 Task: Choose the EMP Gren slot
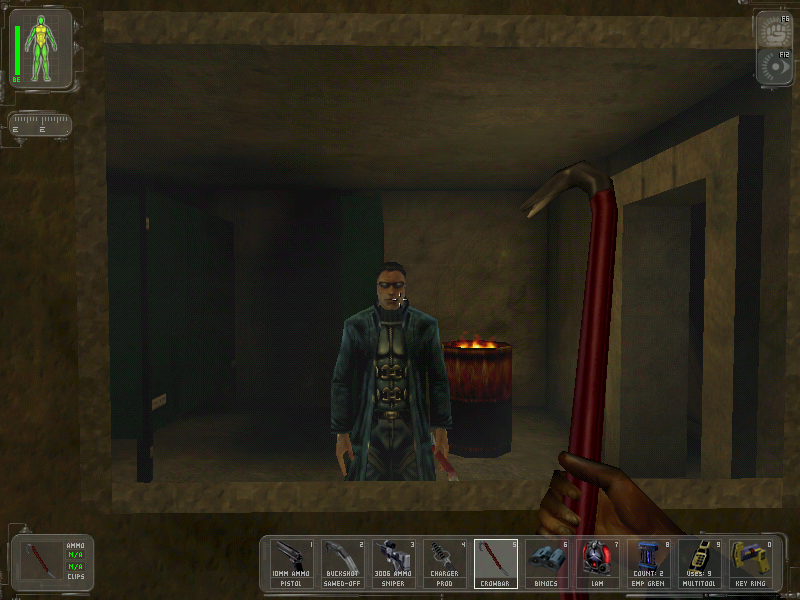pos(648,565)
